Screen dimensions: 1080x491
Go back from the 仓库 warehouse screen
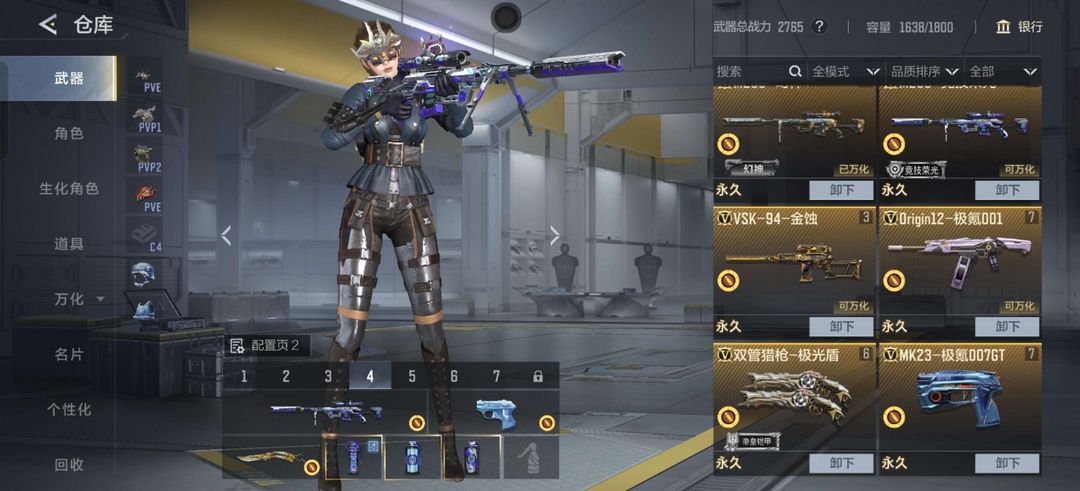[47, 25]
